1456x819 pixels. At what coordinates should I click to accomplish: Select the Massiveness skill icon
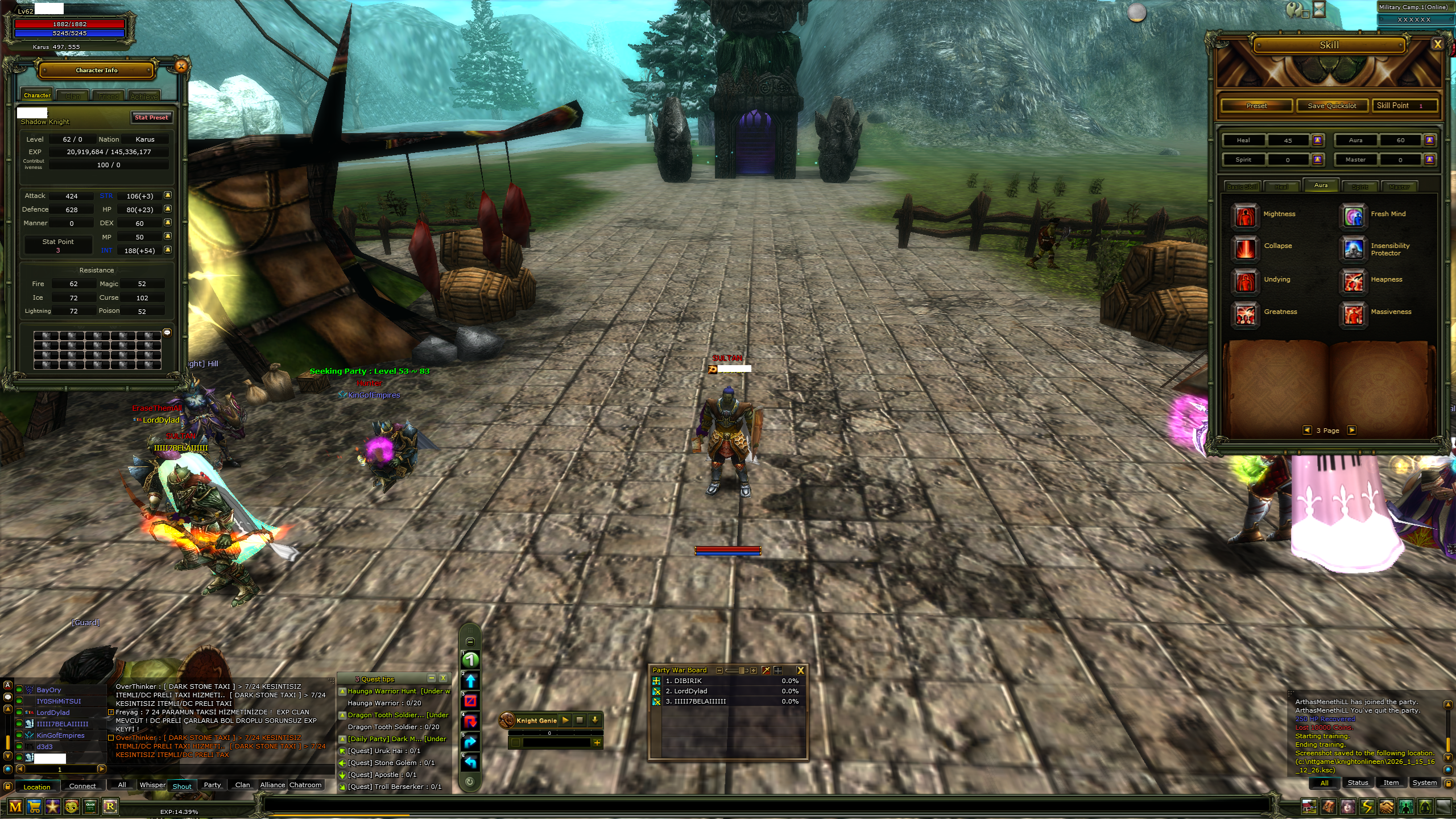pyautogui.click(x=1353, y=313)
